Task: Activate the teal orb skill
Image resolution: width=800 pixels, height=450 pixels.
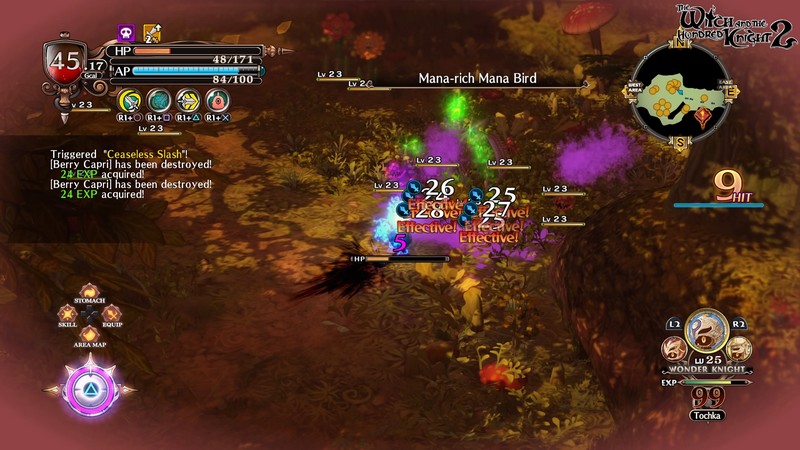Action: 158,100
